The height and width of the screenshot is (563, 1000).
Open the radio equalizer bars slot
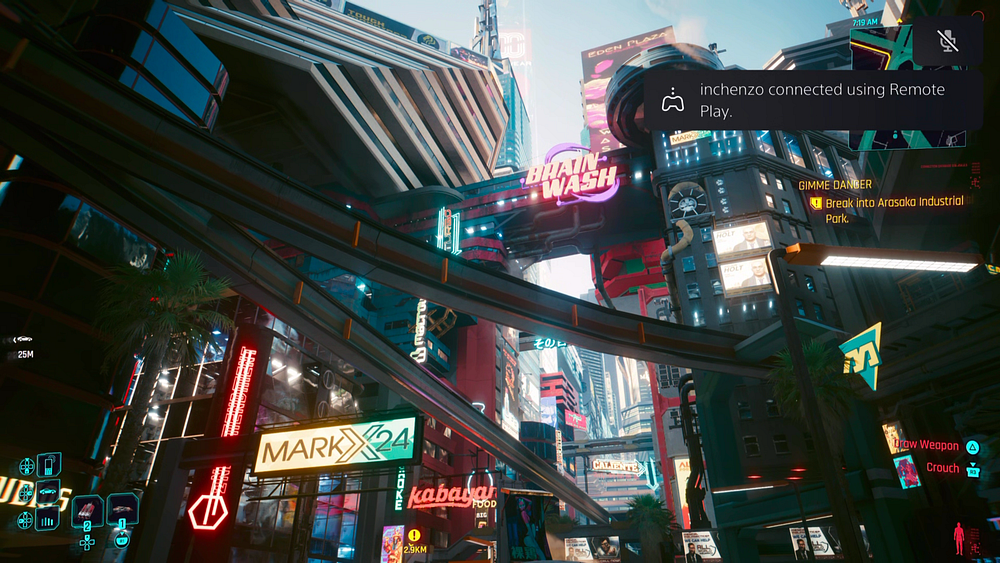(x=47, y=518)
